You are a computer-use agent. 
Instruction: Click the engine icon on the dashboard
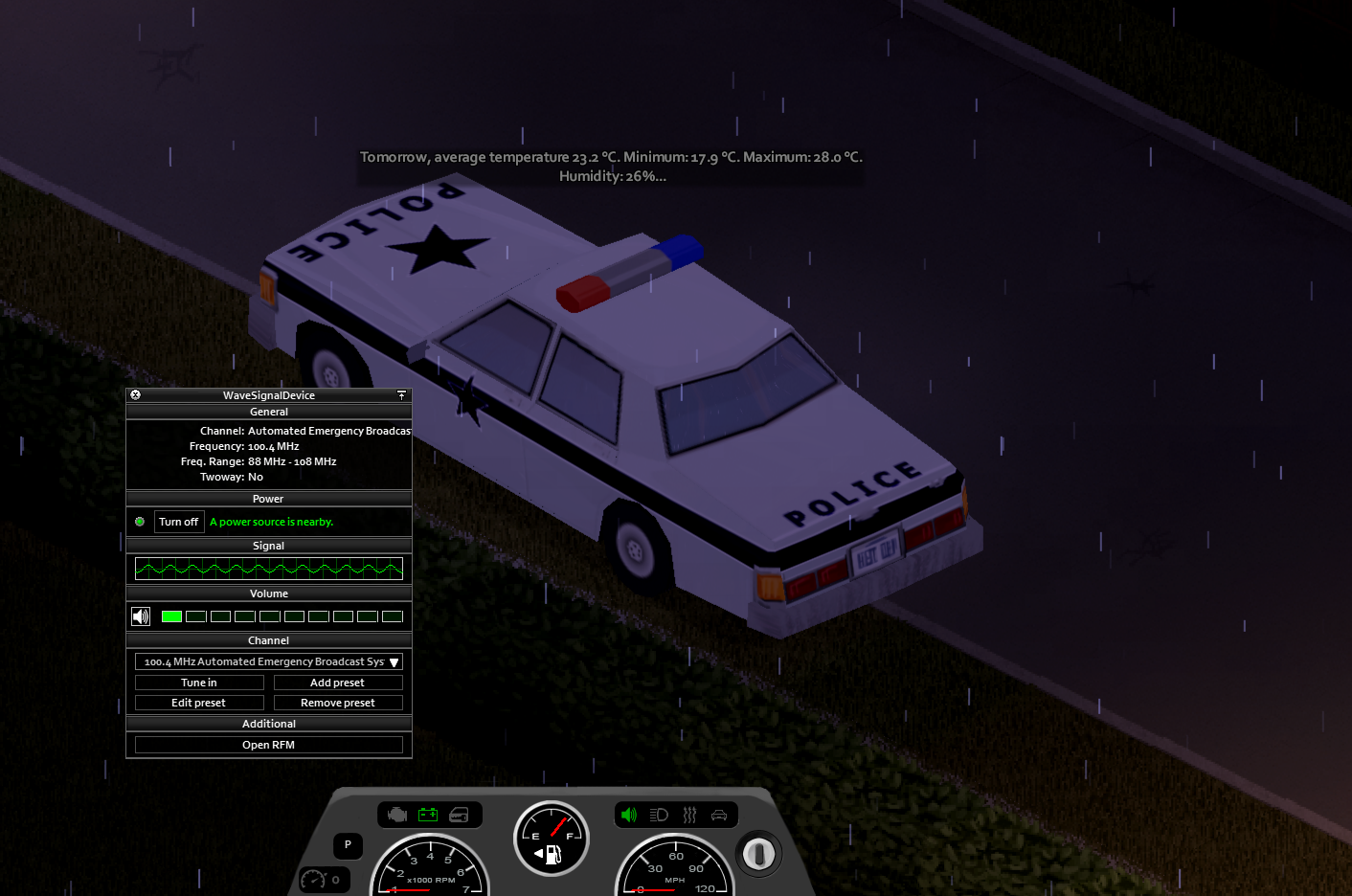pos(397,815)
